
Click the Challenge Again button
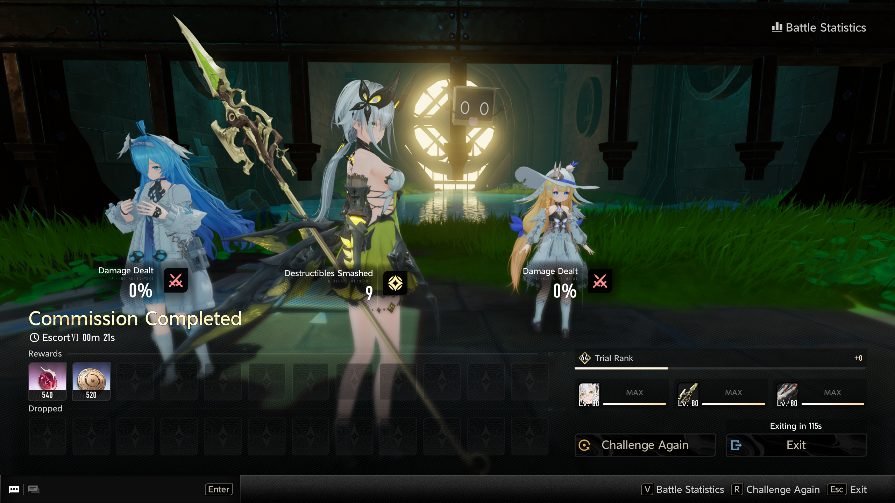click(645, 445)
